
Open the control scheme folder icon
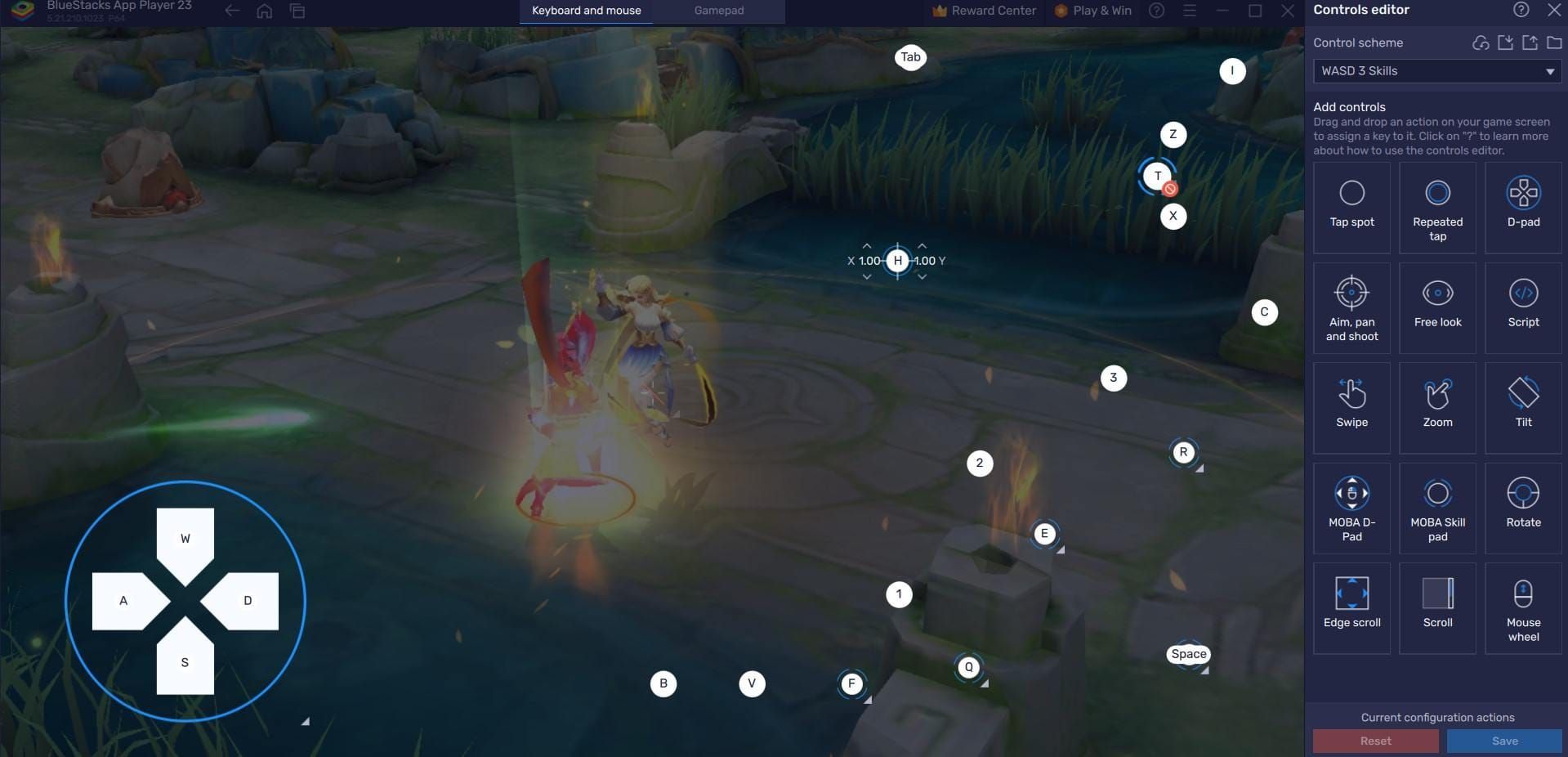click(x=1554, y=43)
